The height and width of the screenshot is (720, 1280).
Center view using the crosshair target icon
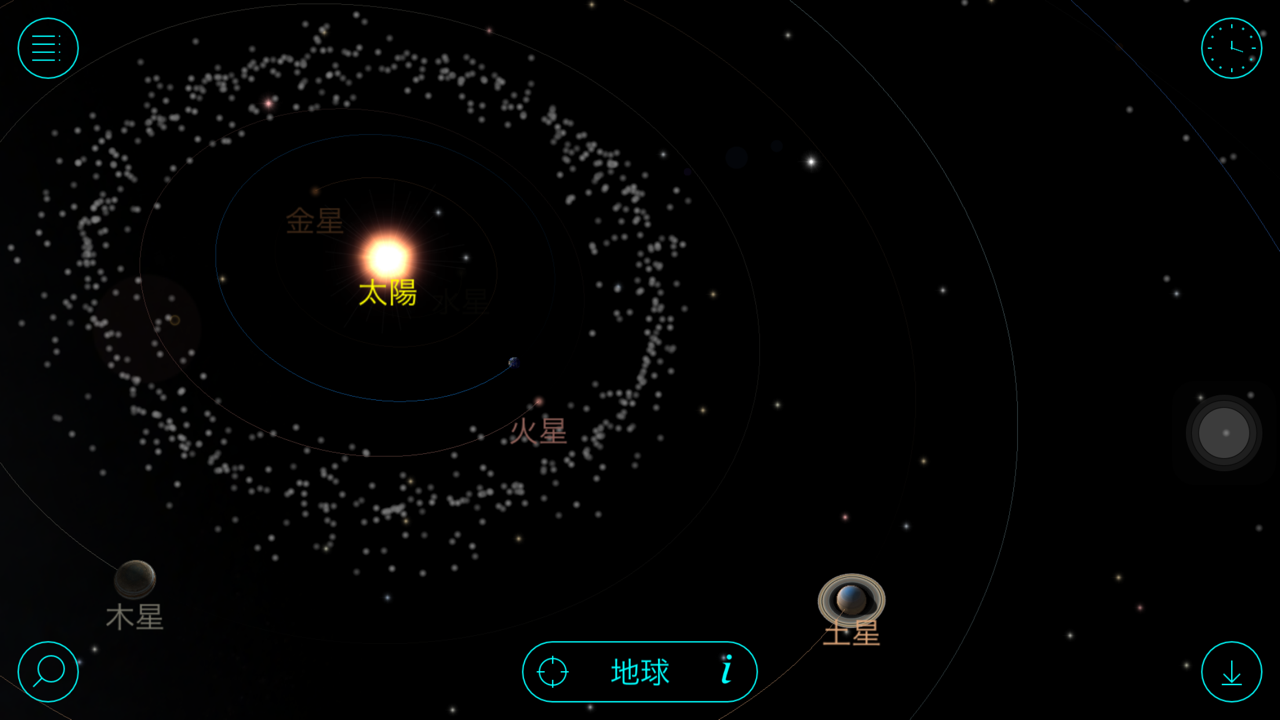[553, 672]
